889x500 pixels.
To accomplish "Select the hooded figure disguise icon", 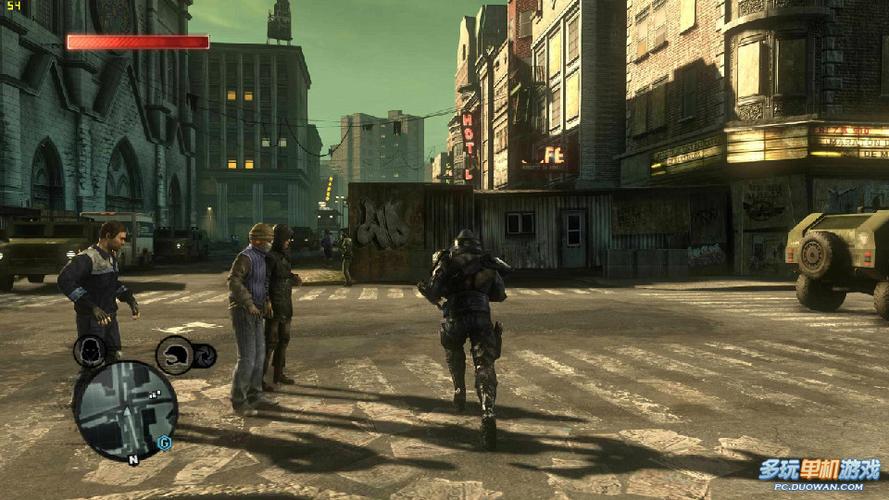I will coord(90,351).
